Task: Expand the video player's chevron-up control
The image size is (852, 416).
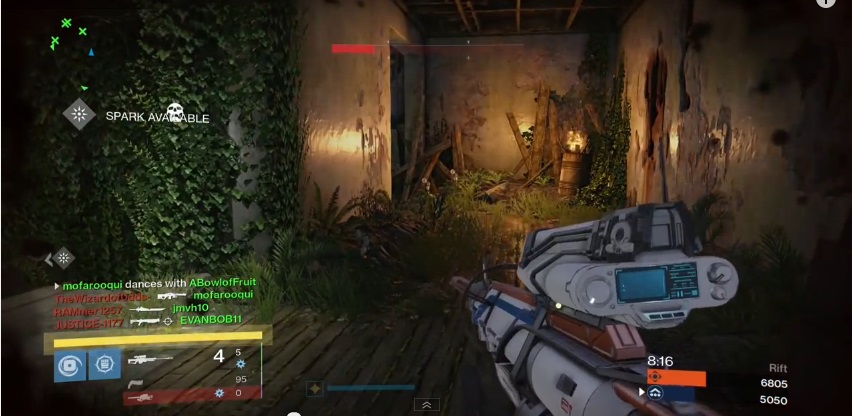Action: 427,405
